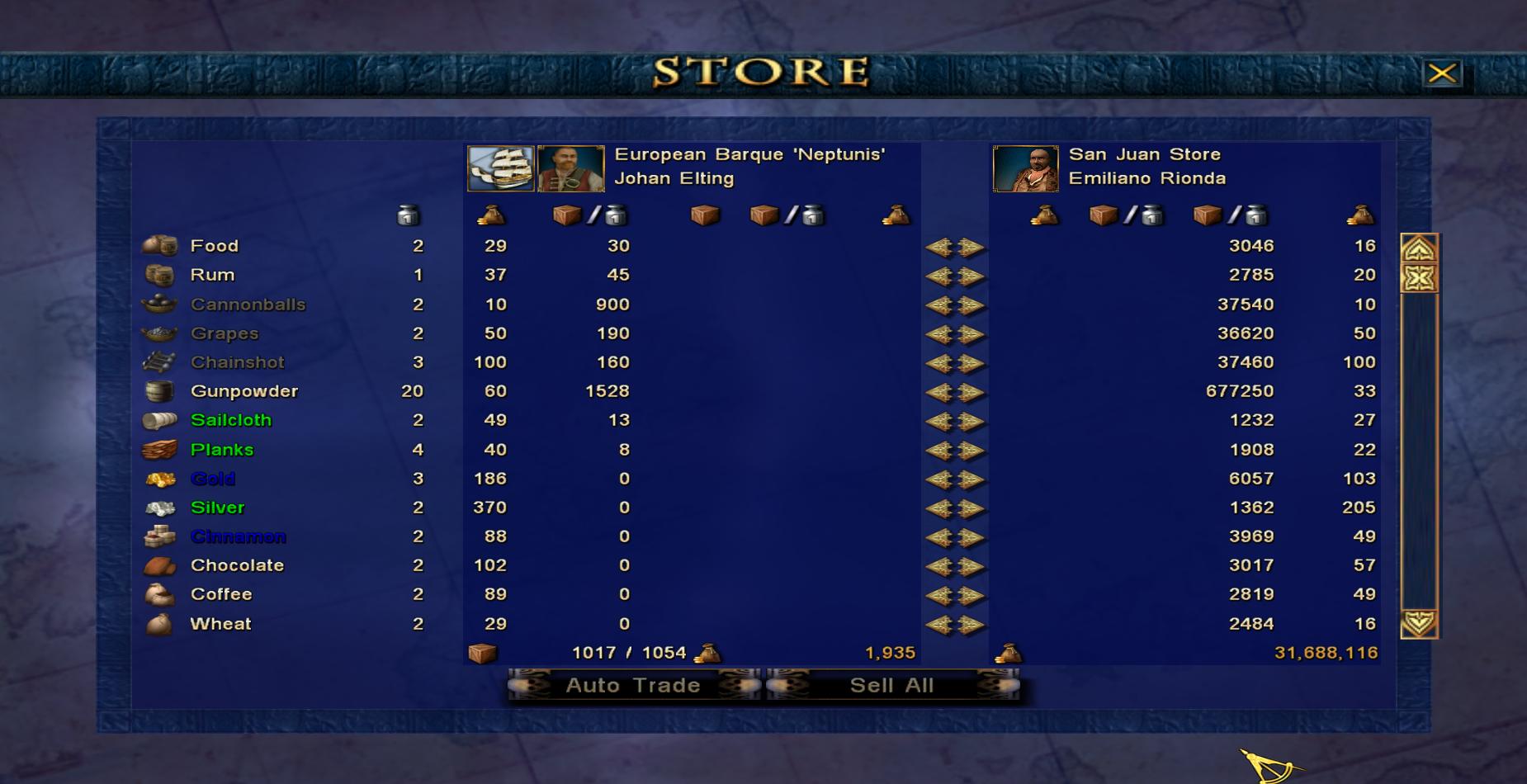Select Sailcloth in the goods list

click(231, 420)
